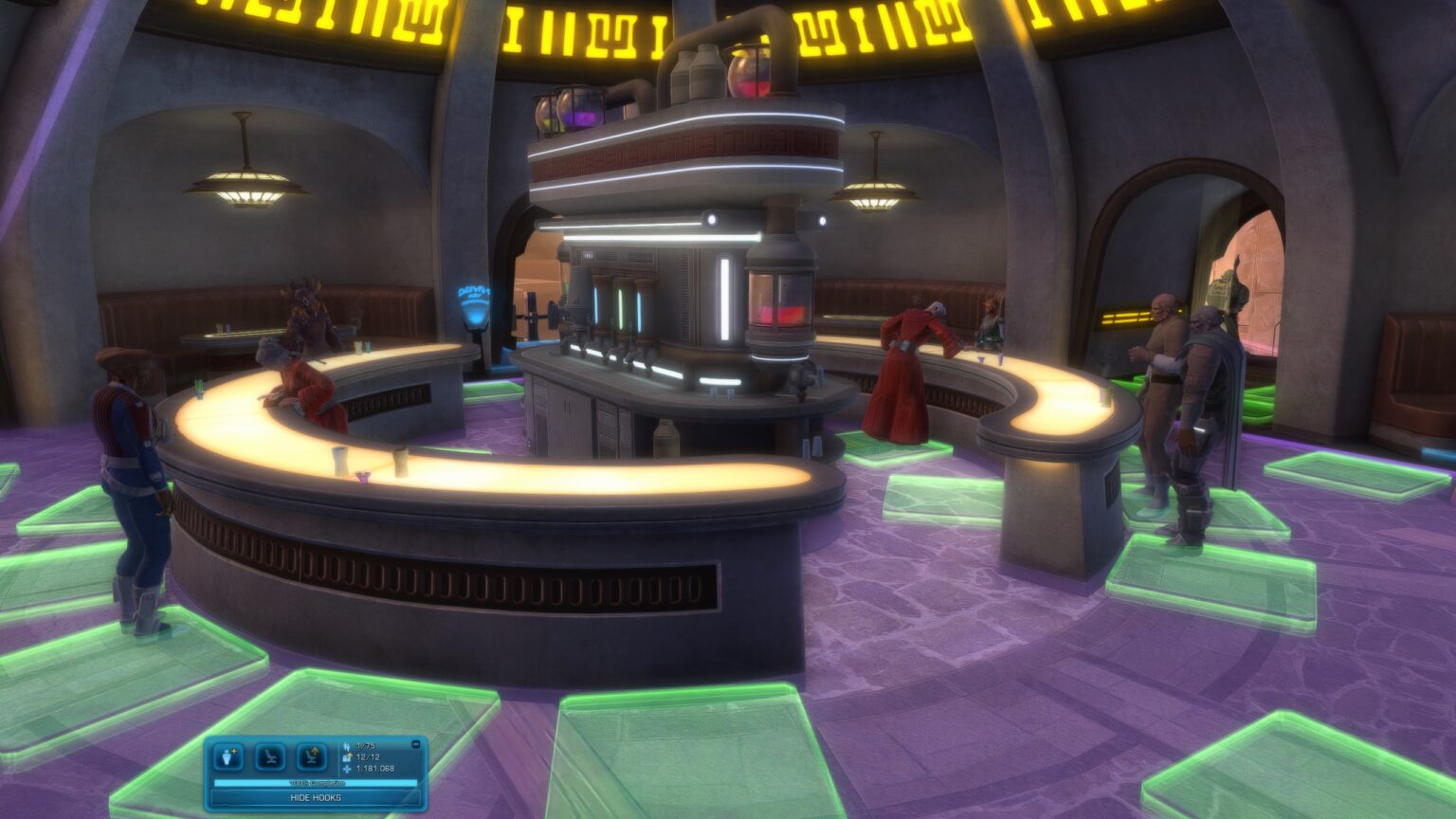1456x819 pixels.
Task: Click the credits icon beside 1,181,068
Action: click(347, 769)
